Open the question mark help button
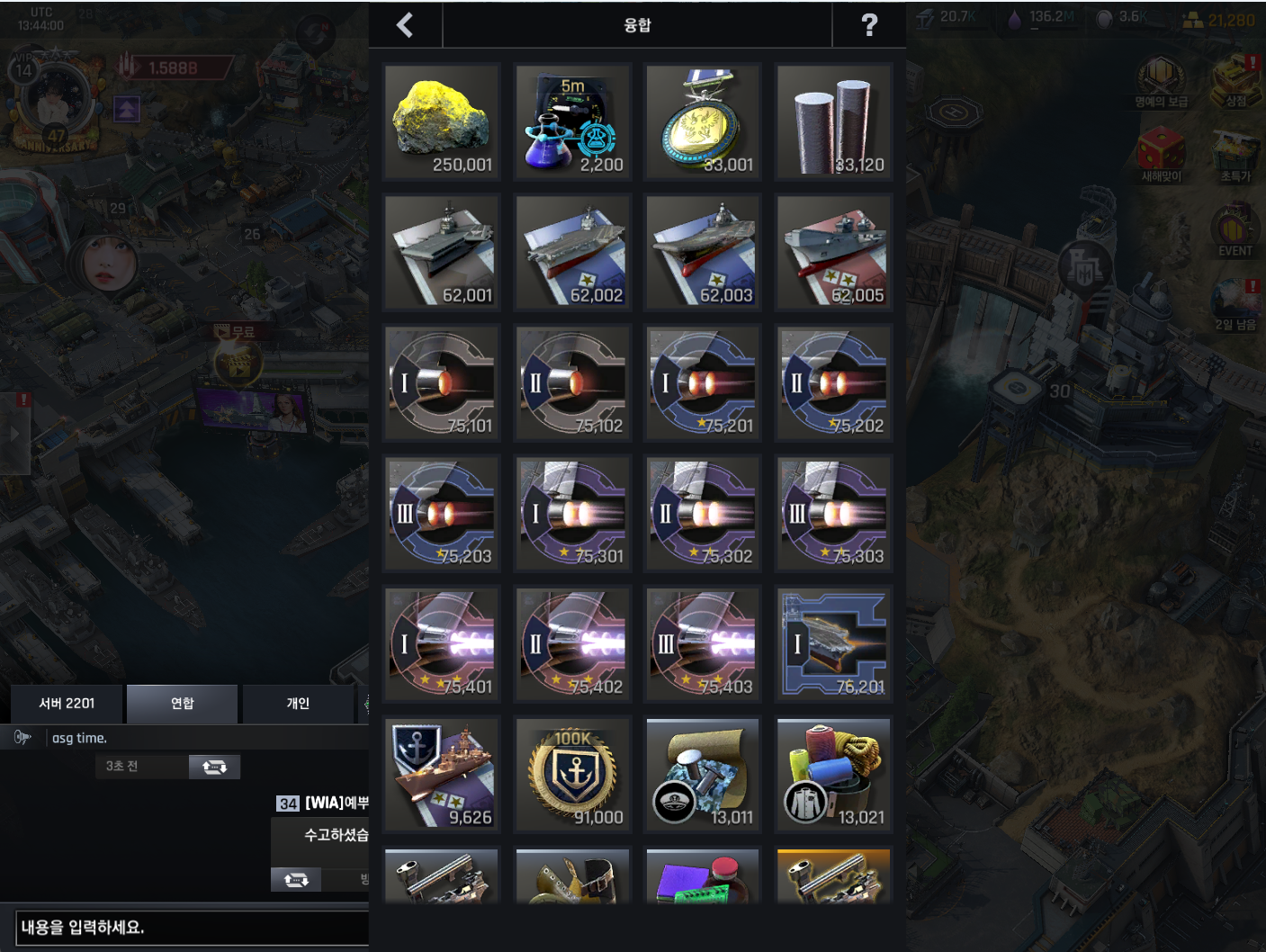 pyautogui.click(x=868, y=25)
